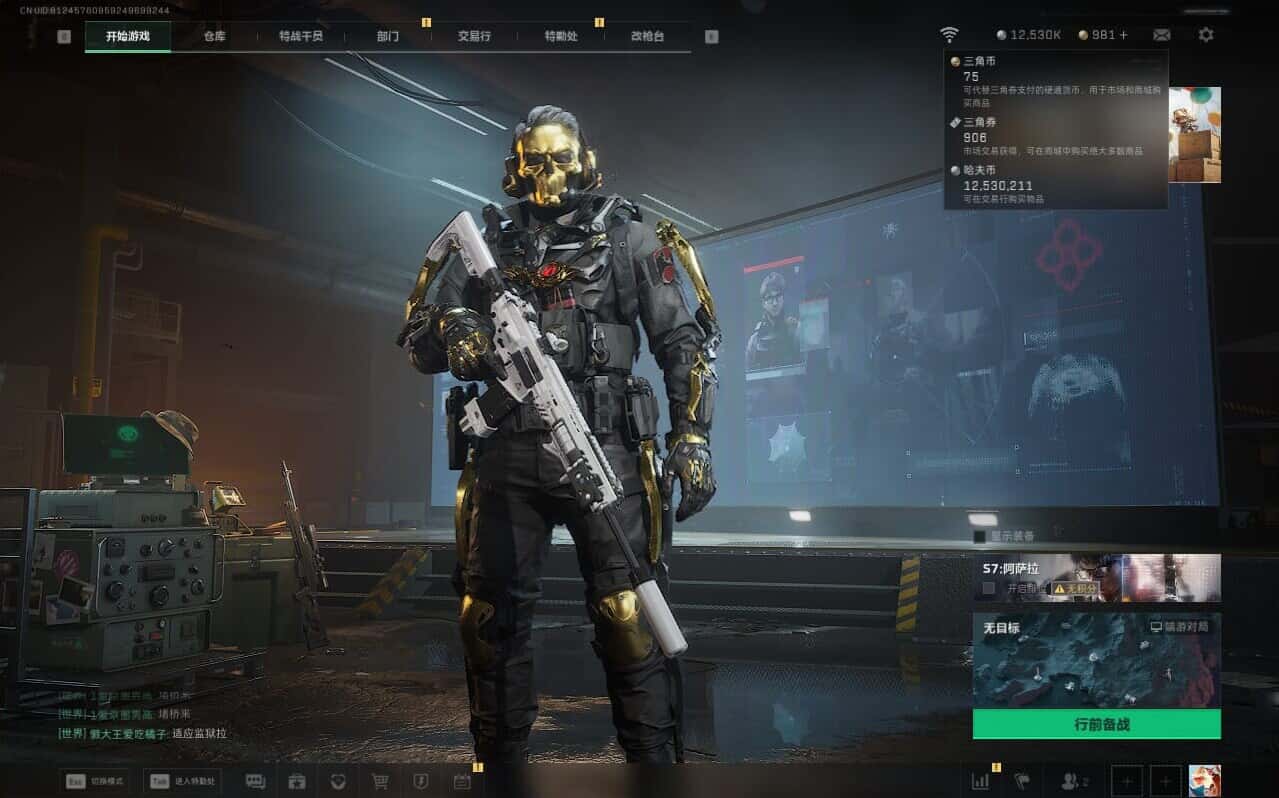This screenshot has width=1279, height=798.
Task: Open the chat bubble icon
Action: [255, 781]
